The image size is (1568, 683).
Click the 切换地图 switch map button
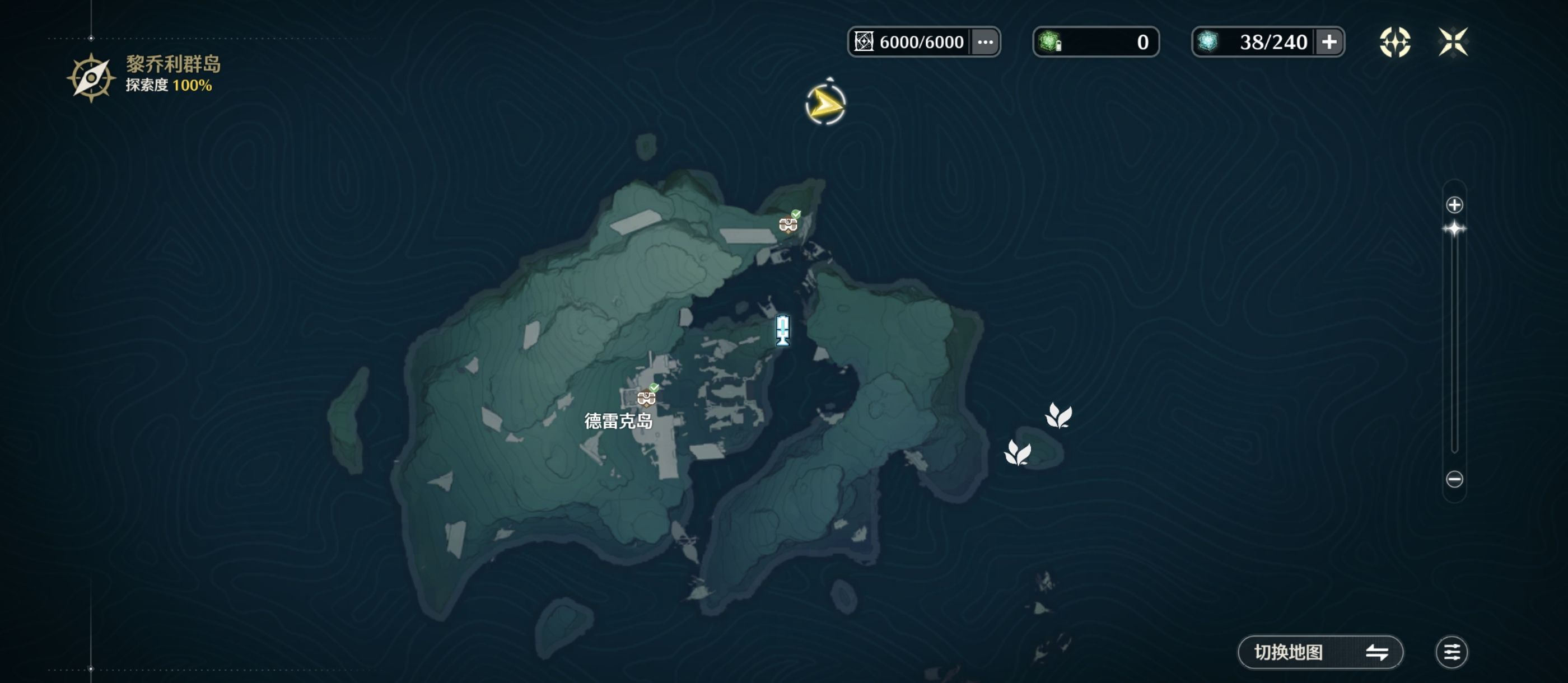(x=1320, y=652)
